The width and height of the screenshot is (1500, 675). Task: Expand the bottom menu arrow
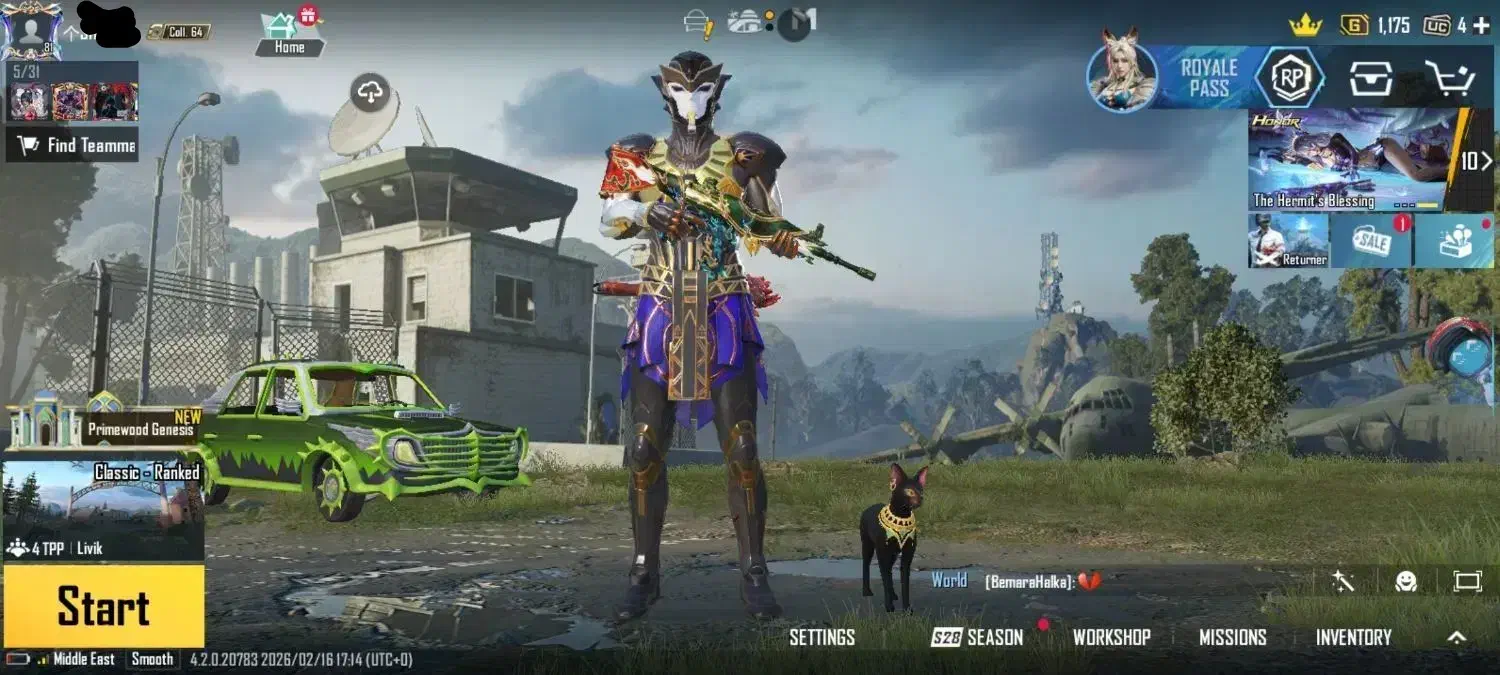tap(1457, 638)
